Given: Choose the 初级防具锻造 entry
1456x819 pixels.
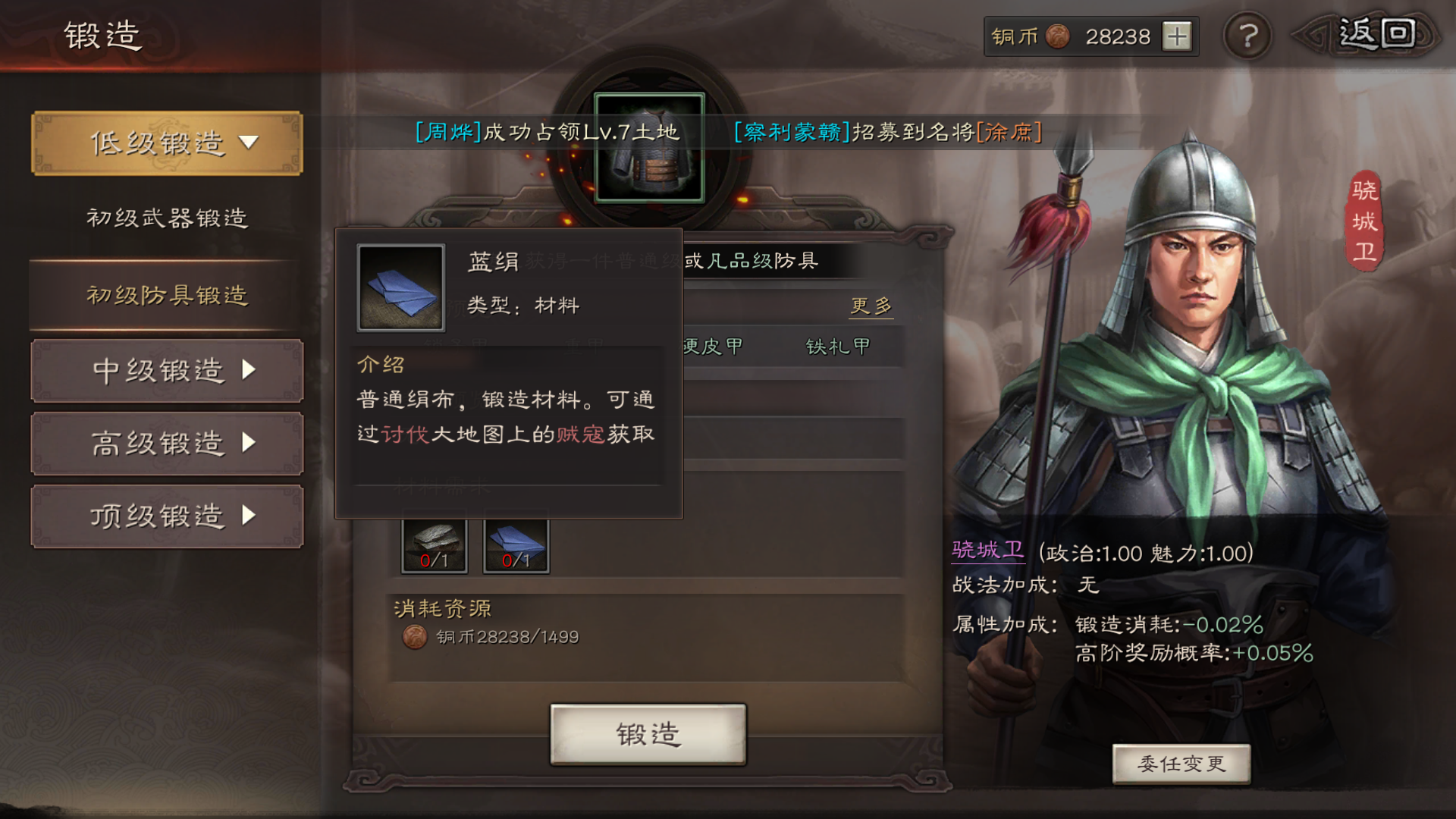Looking at the screenshot, I should point(167,295).
